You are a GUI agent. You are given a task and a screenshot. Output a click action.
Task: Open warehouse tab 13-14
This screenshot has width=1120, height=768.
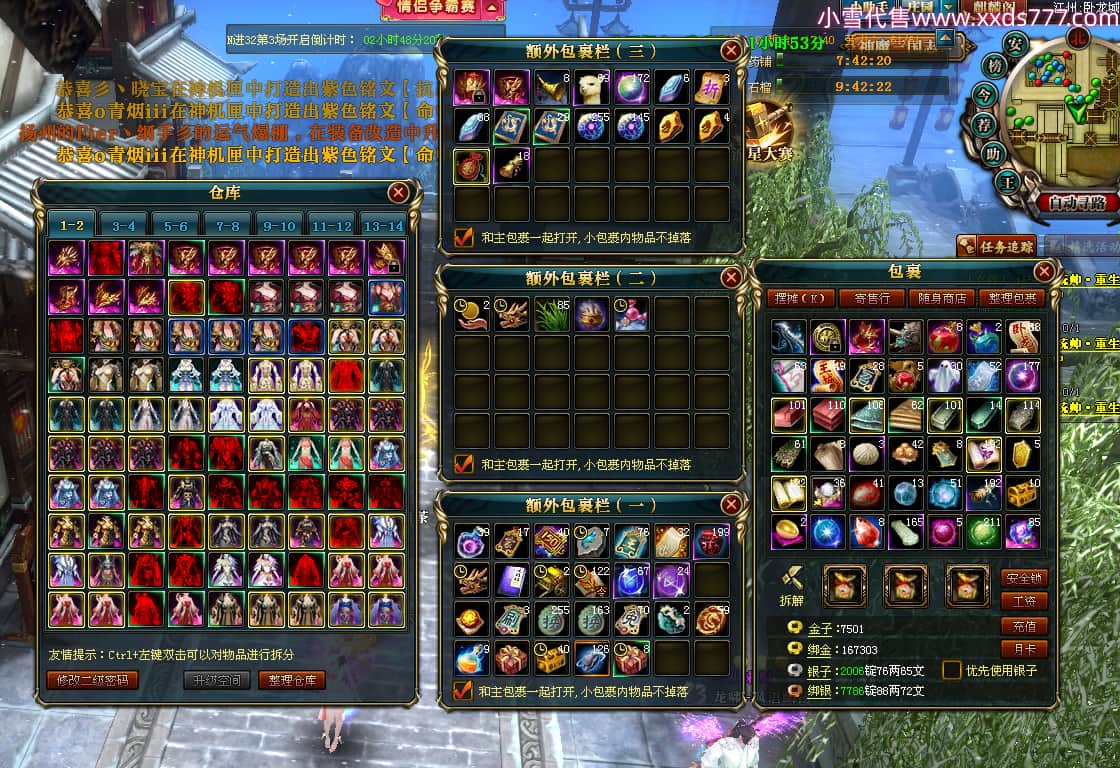tap(382, 226)
